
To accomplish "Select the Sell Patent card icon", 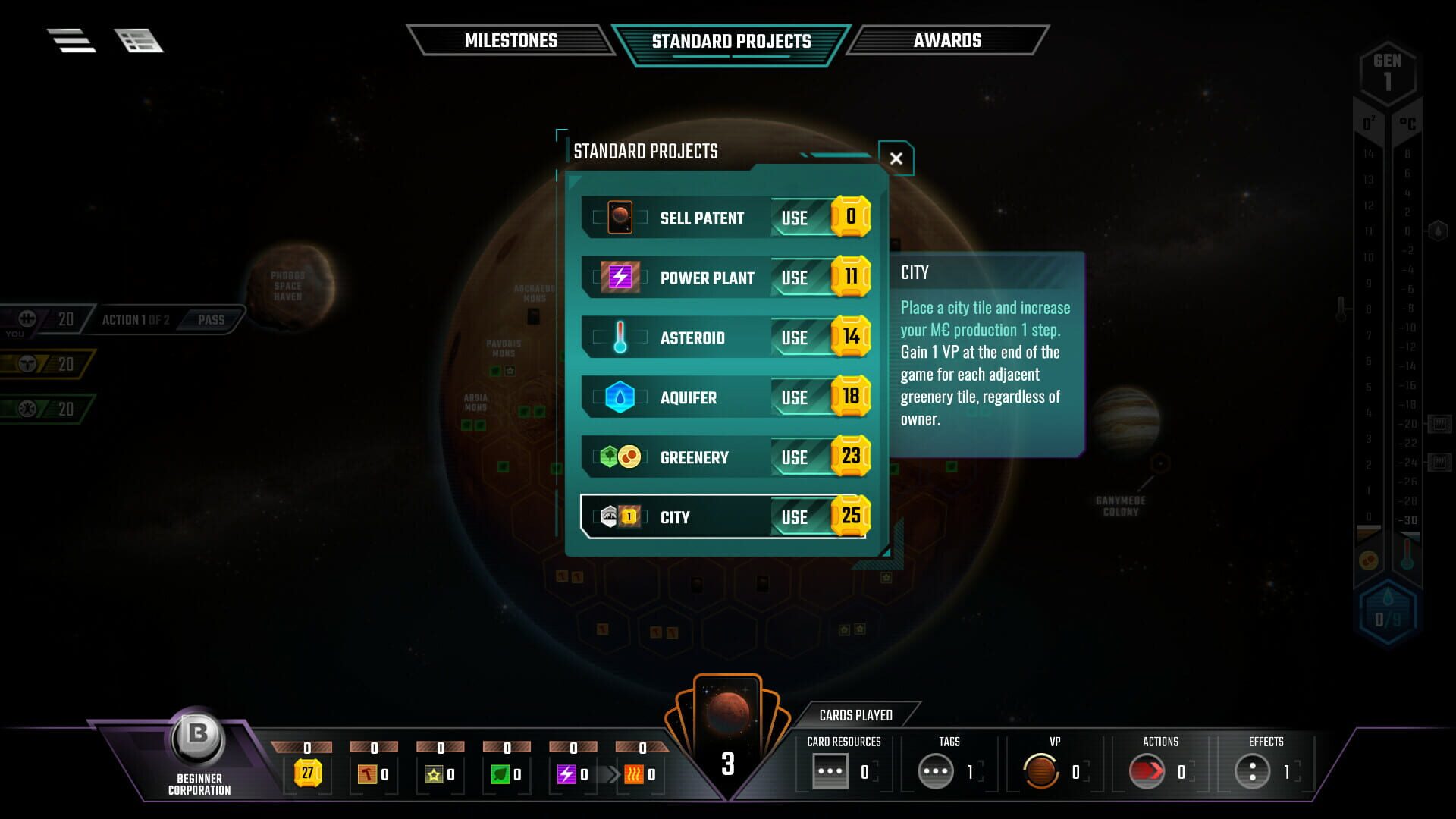I will [x=620, y=217].
